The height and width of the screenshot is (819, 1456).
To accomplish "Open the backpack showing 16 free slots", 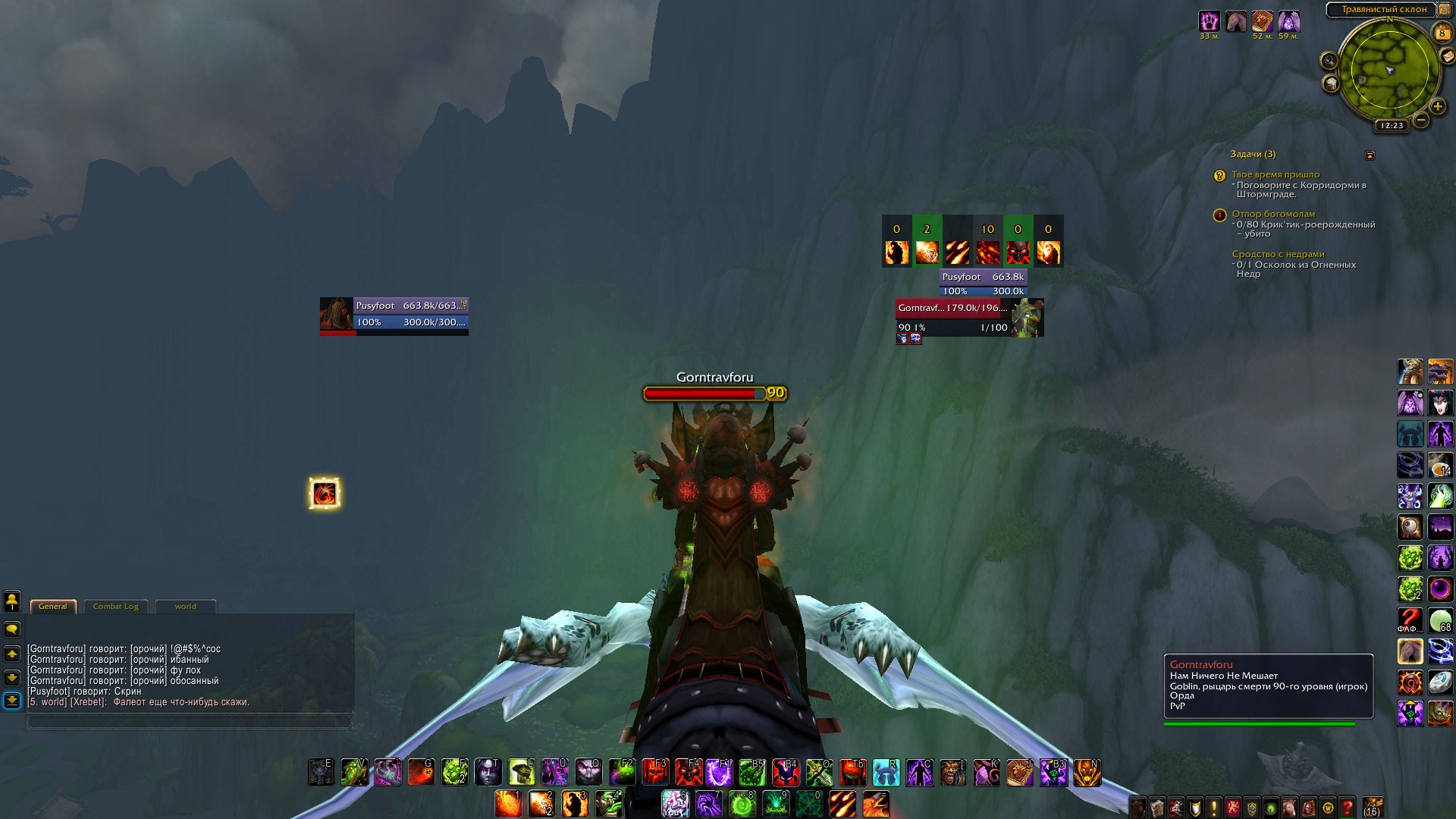I will point(1373,807).
